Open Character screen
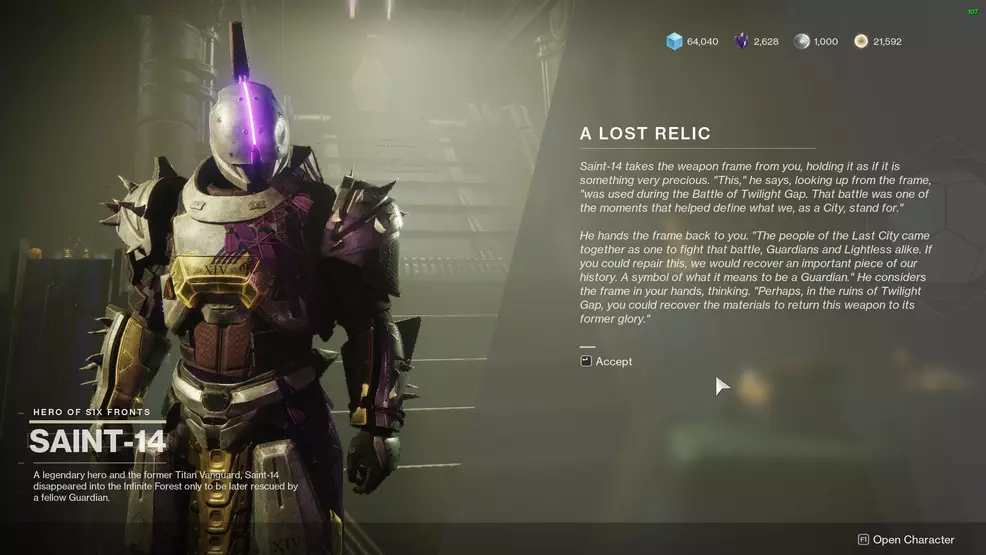This screenshot has height=555, width=986. [x=906, y=539]
